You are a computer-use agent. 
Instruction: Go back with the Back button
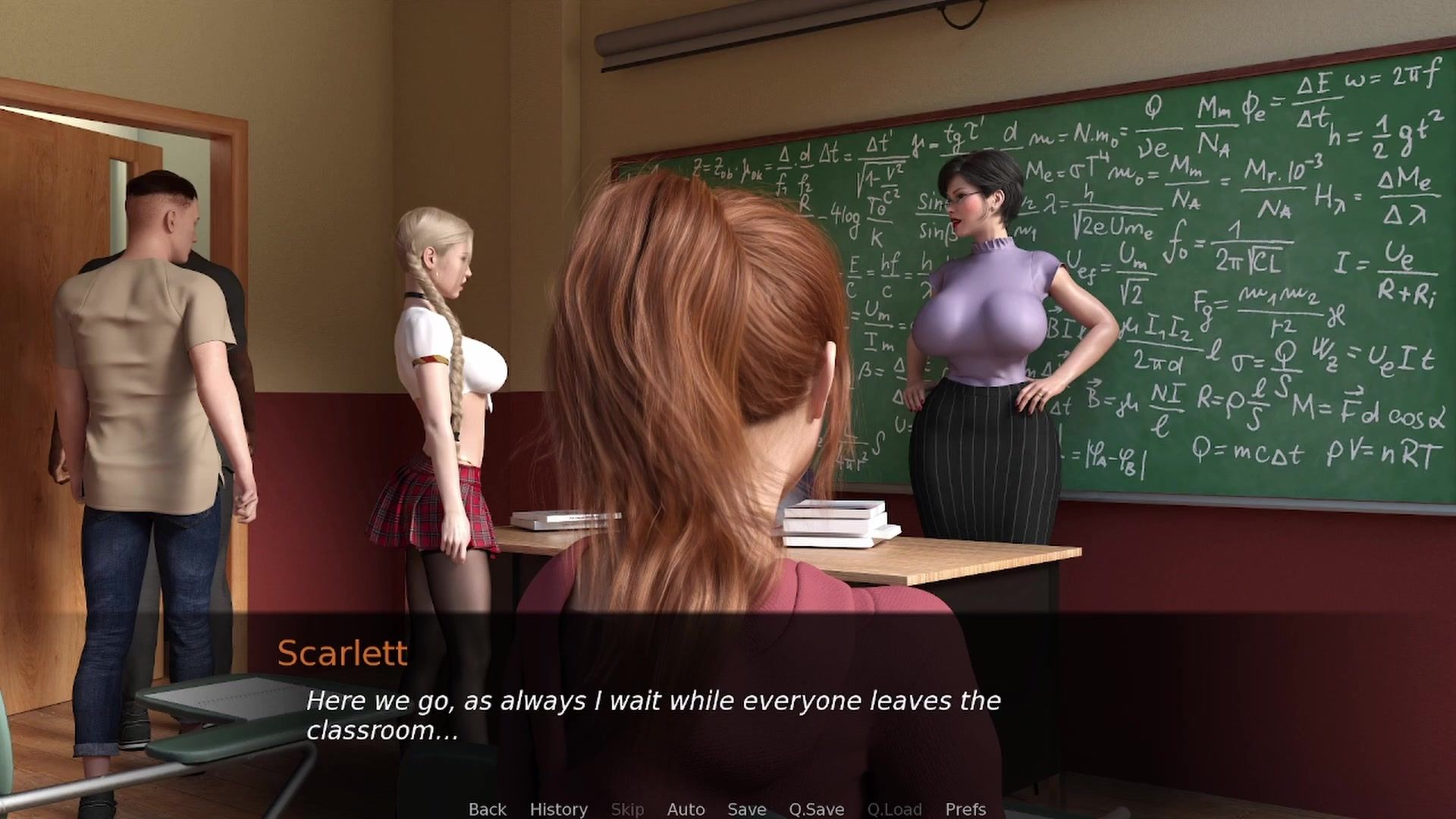point(487,809)
